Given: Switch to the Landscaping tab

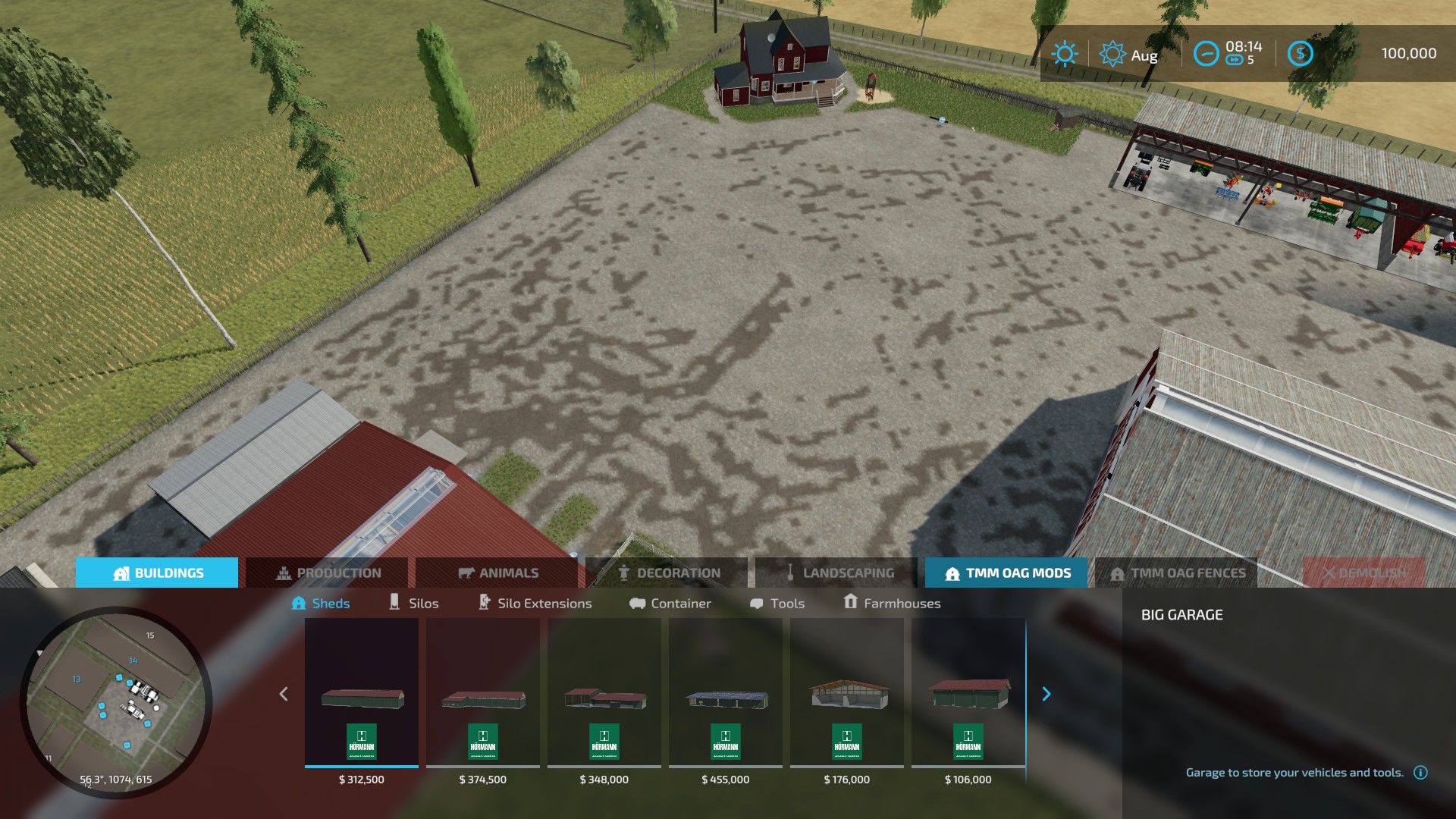Looking at the screenshot, I should [x=837, y=573].
